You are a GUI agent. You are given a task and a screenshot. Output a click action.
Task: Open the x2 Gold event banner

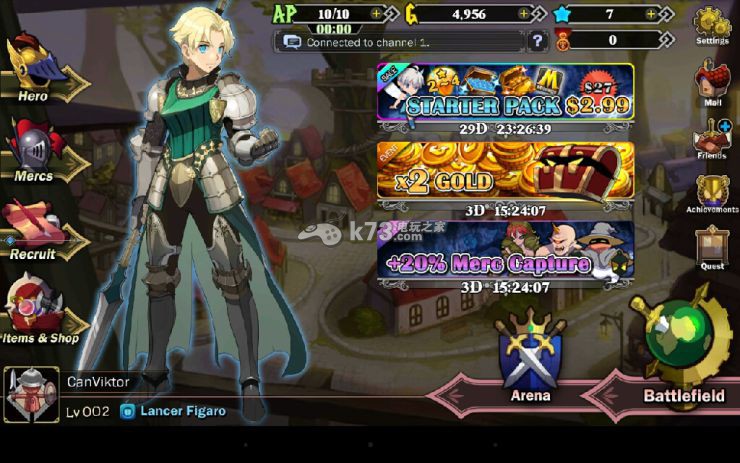click(505, 171)
